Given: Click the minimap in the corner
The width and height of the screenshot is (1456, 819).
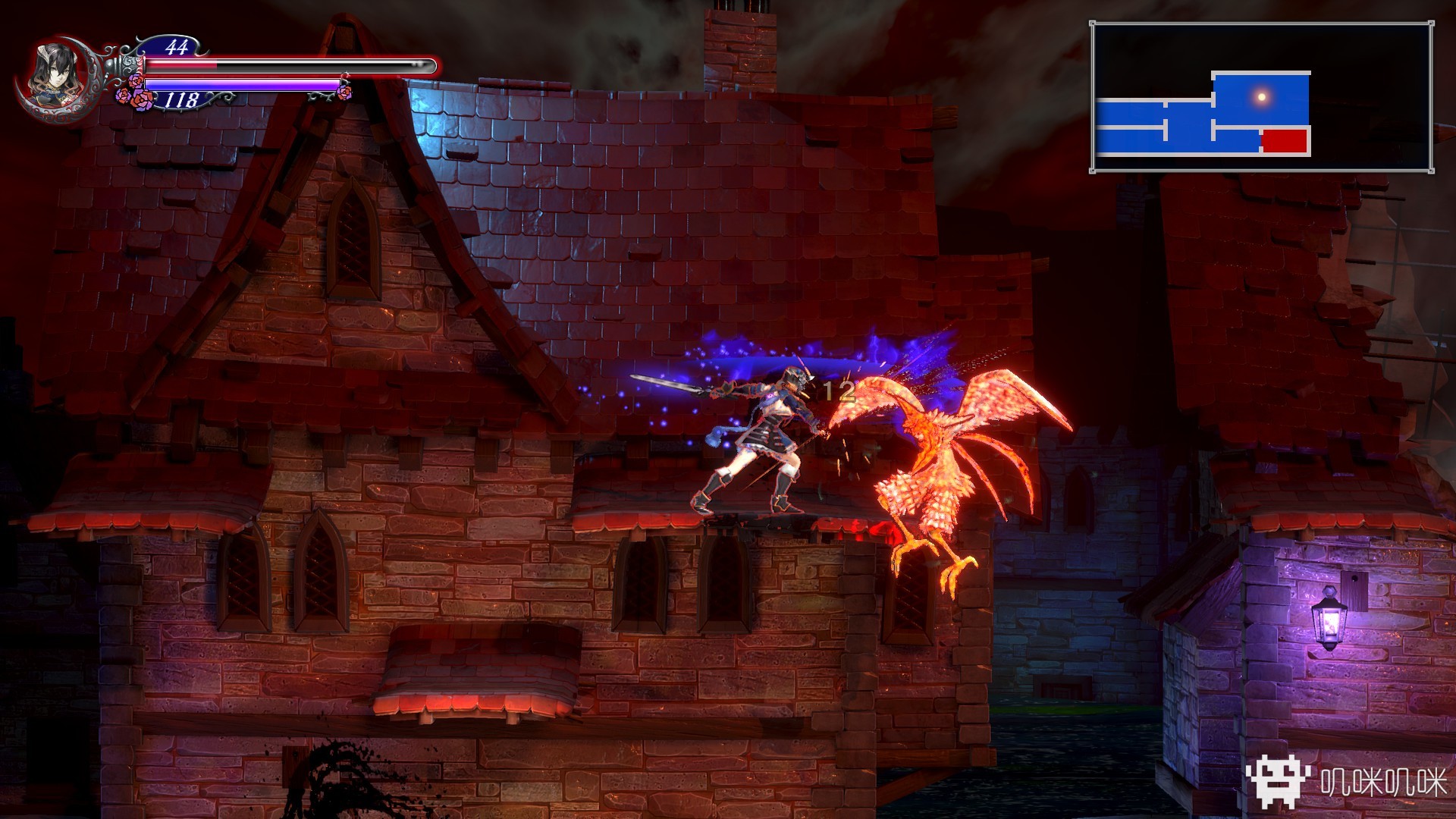Looking at the screenshot, I should click(x=1261, y=97).
